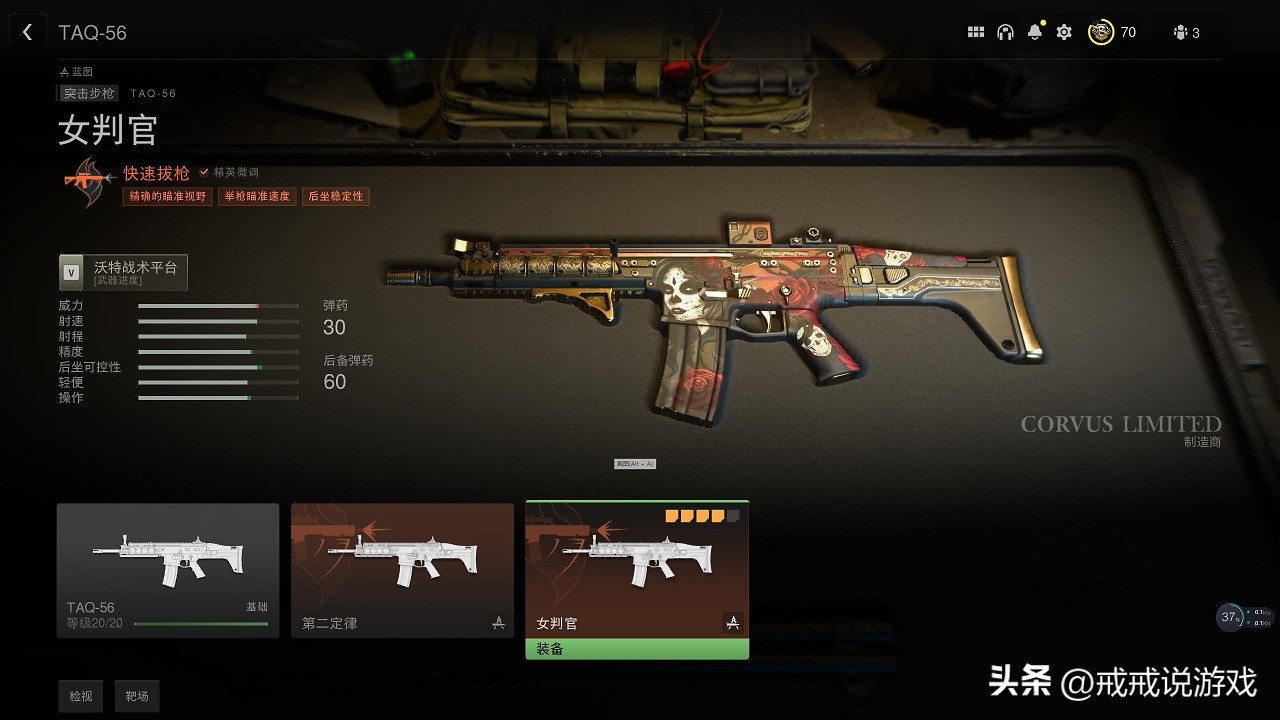Image resolution: width=1280 pixels, height=720 pixels.
Task: Select the 突击步枪 category label
Action: 87,92
